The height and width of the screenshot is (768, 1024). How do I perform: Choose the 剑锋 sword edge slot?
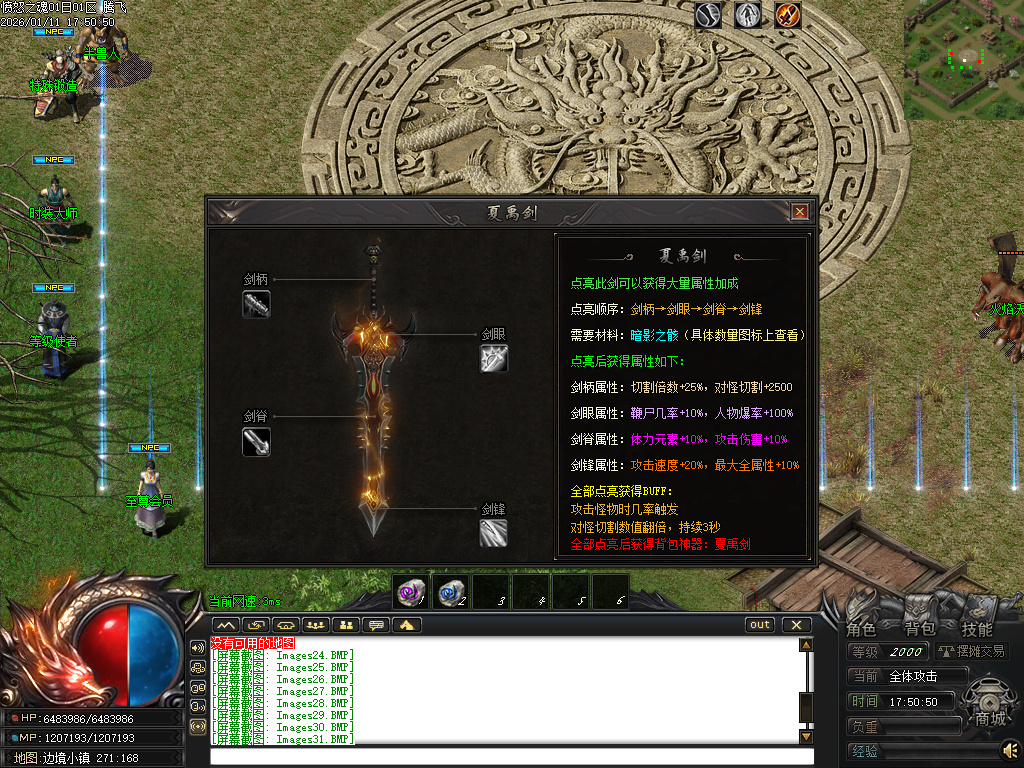pyautogui.click(x=493, y=532)
